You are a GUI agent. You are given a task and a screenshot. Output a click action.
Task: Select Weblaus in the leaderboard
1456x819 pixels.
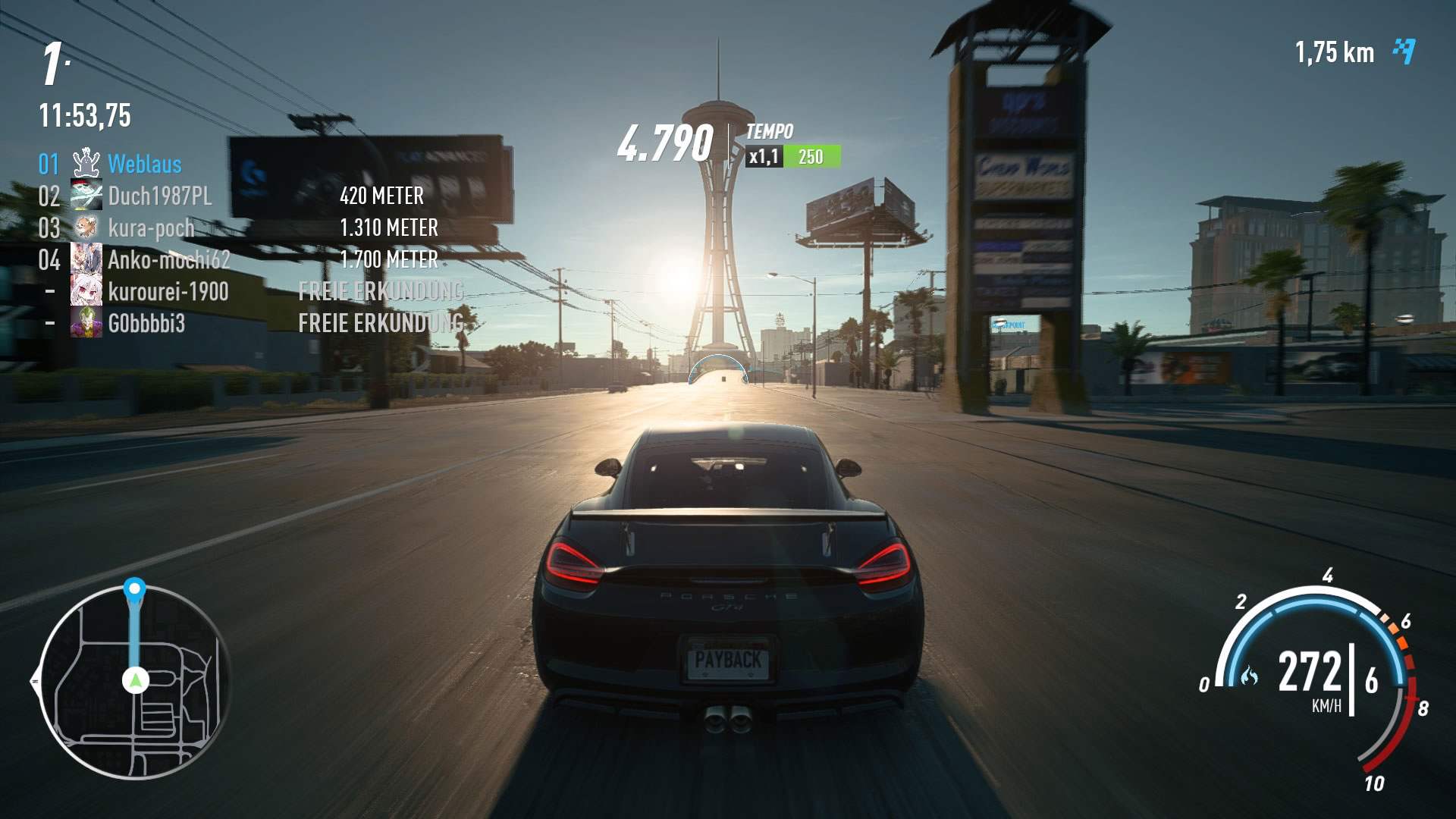tap(144, 165)
